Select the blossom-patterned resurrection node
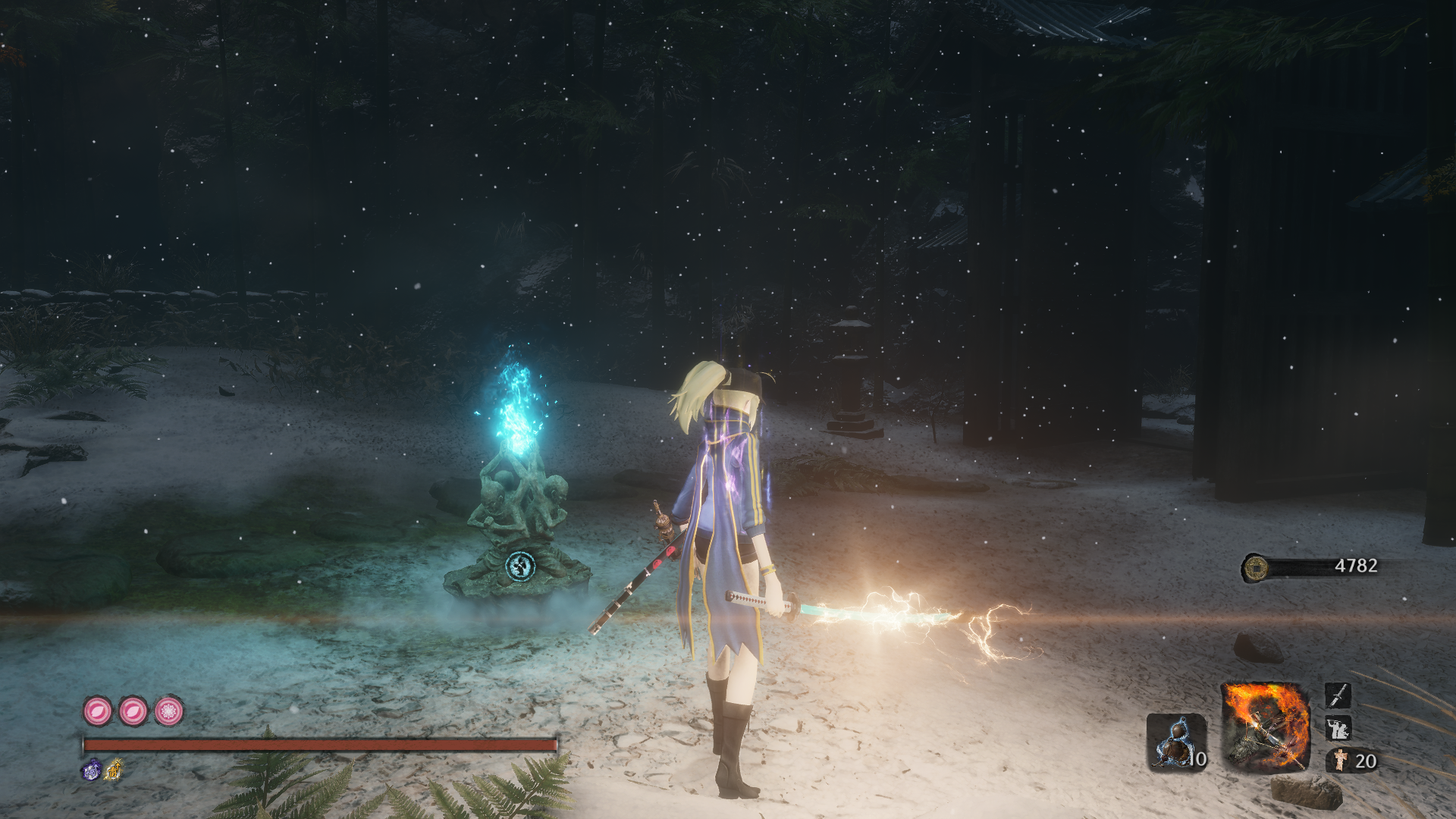Screen dimensions: 1456x819 [168, 711]
